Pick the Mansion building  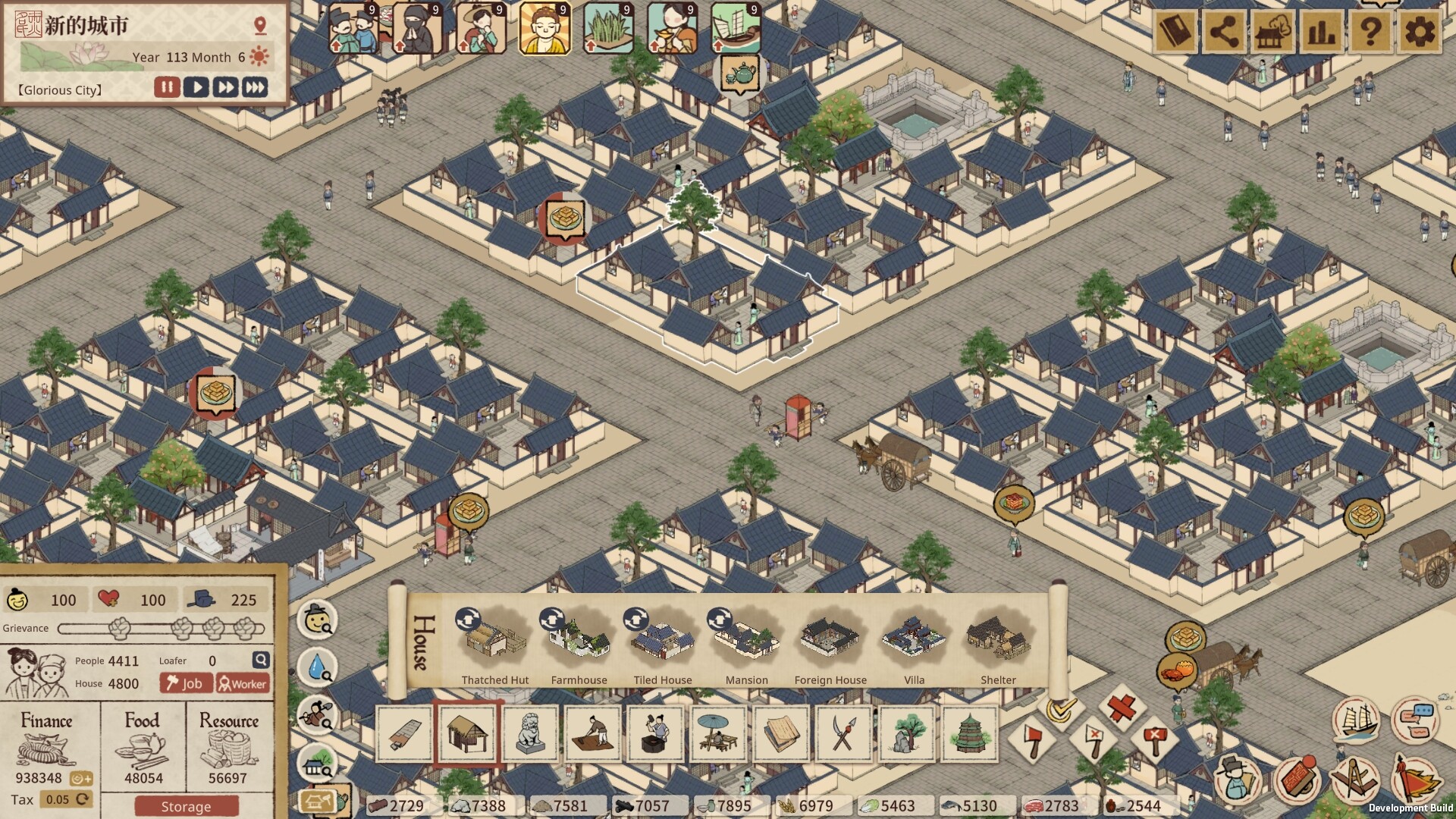click(746, 643)
